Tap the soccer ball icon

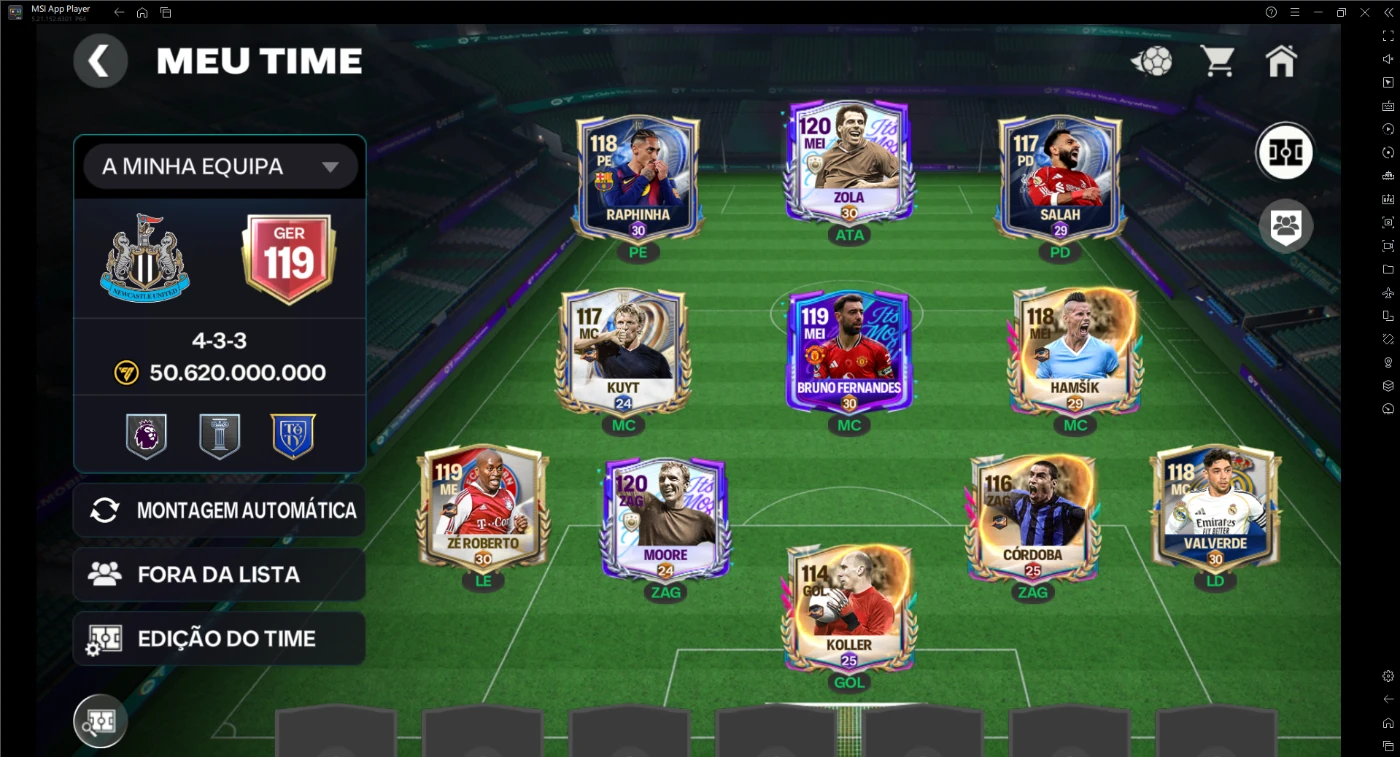[1153, 62]
